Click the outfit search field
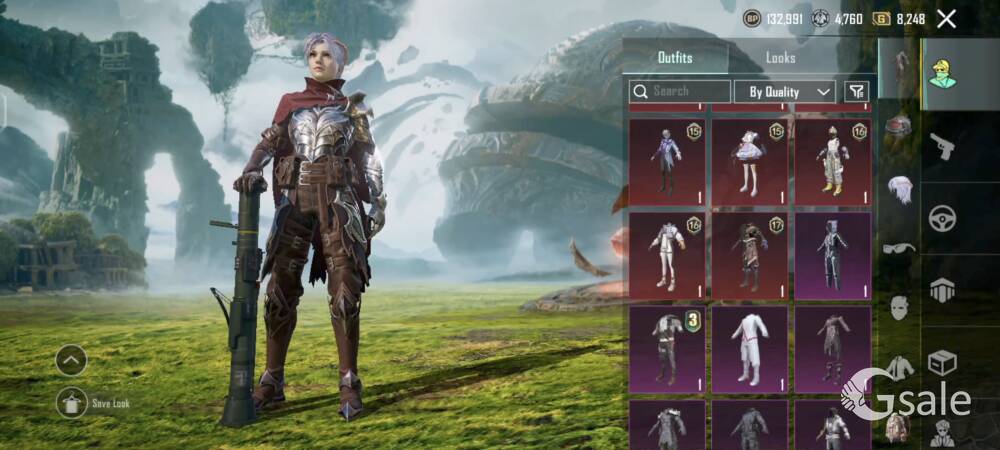Image resolution: width=1000 pixels, height=450 pixels. click(x=678, y=91)
